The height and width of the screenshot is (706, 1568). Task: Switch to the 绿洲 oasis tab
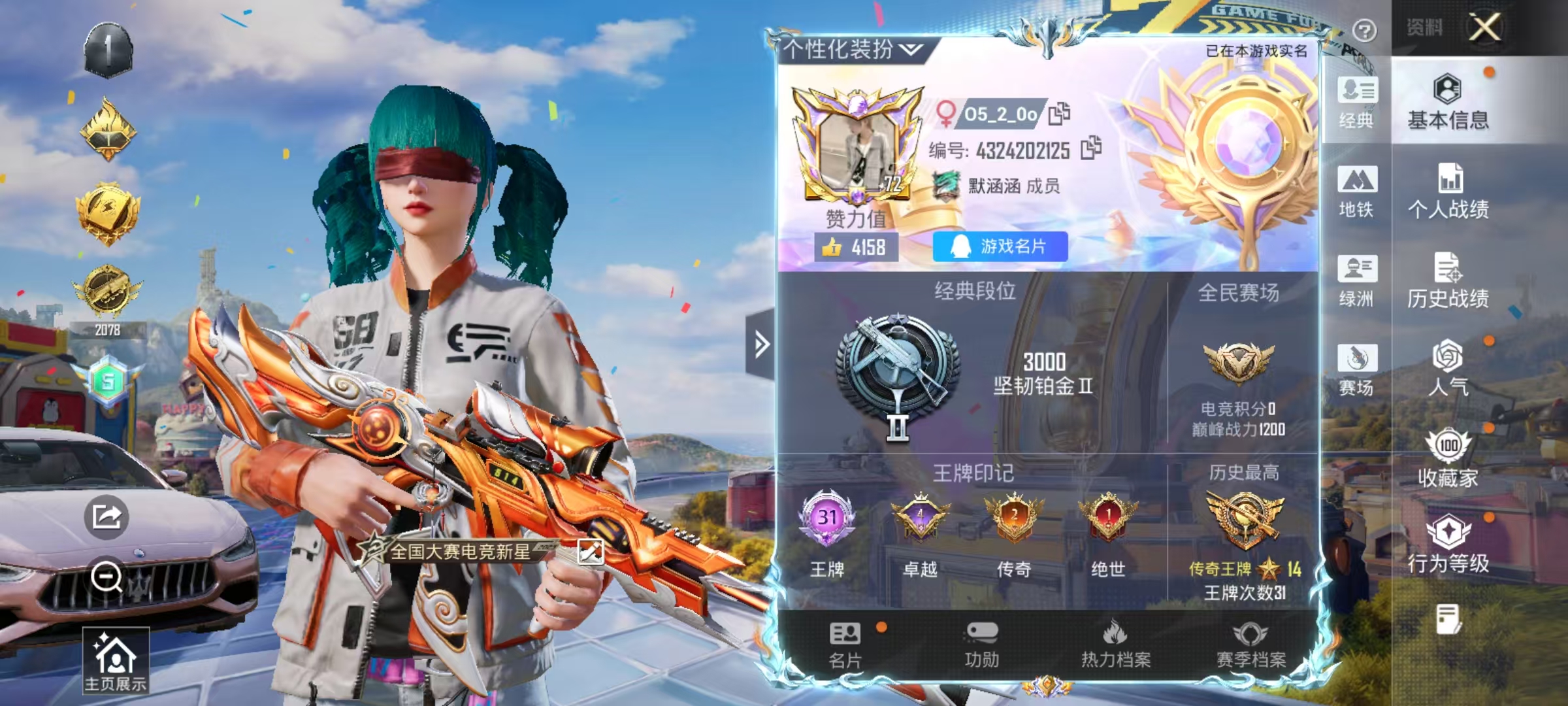pyautogui.click(x=1356, y=280)
